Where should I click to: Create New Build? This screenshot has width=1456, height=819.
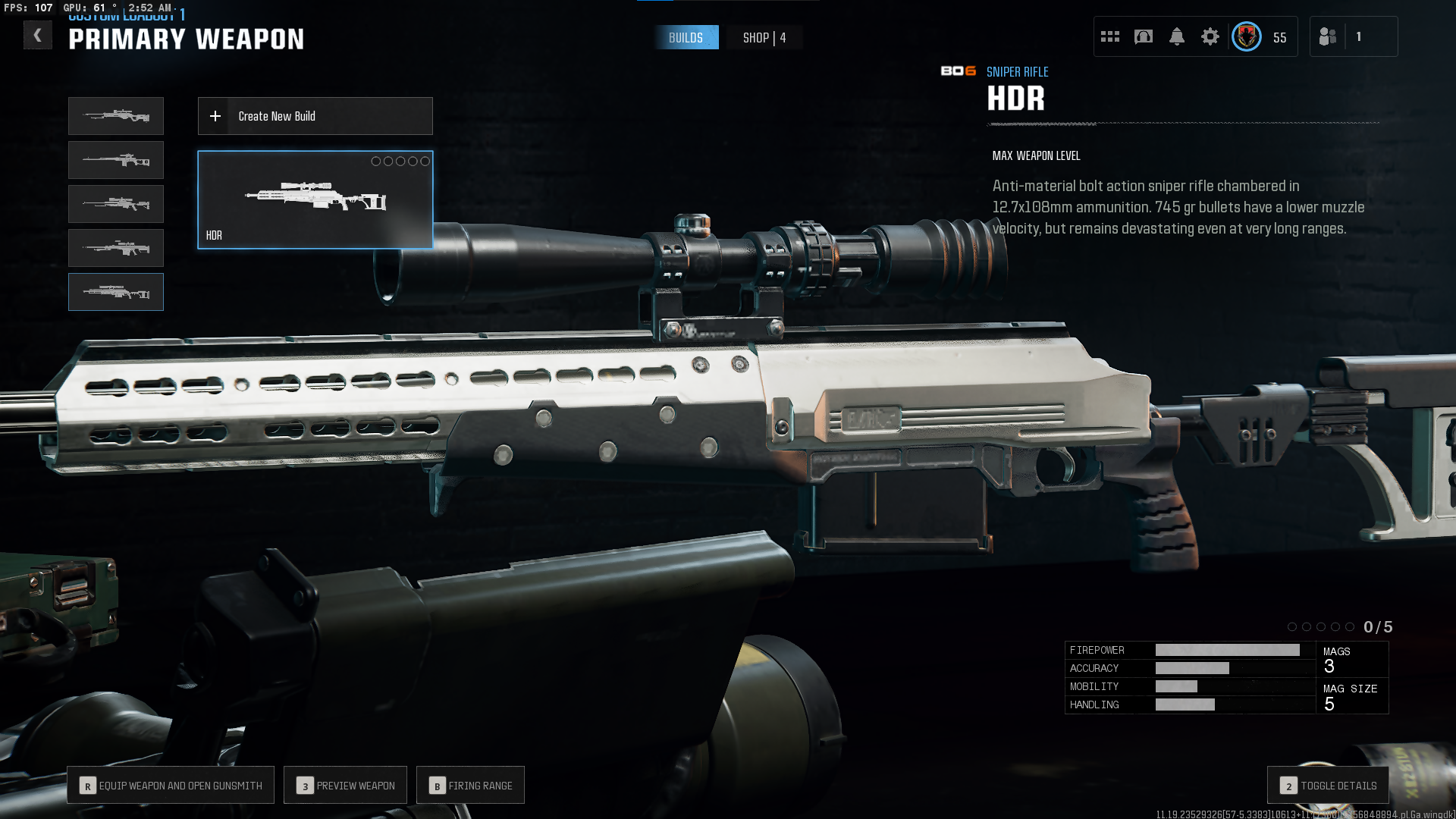click(x=315, y=116)
